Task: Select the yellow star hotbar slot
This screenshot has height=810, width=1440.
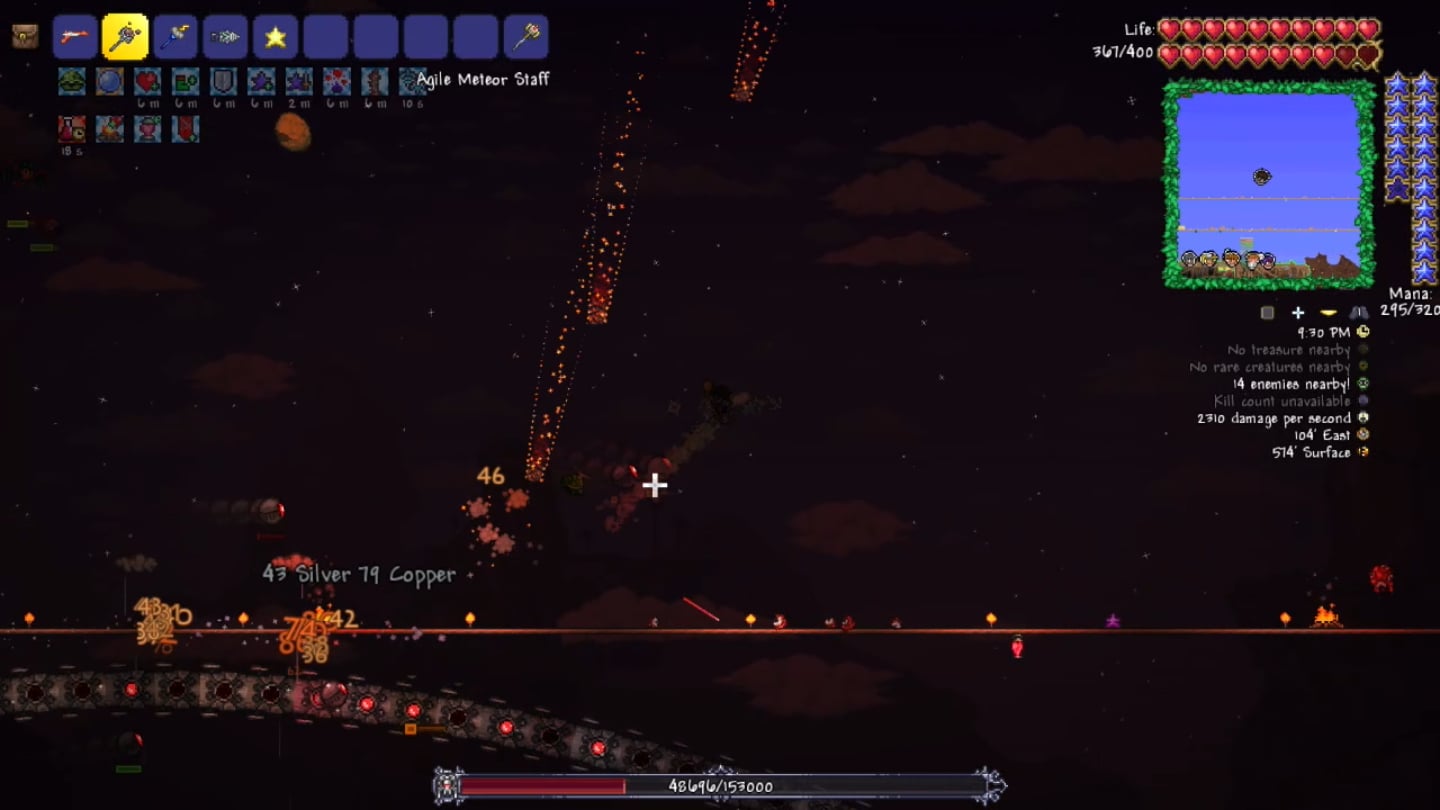Action: coord(275,37)
